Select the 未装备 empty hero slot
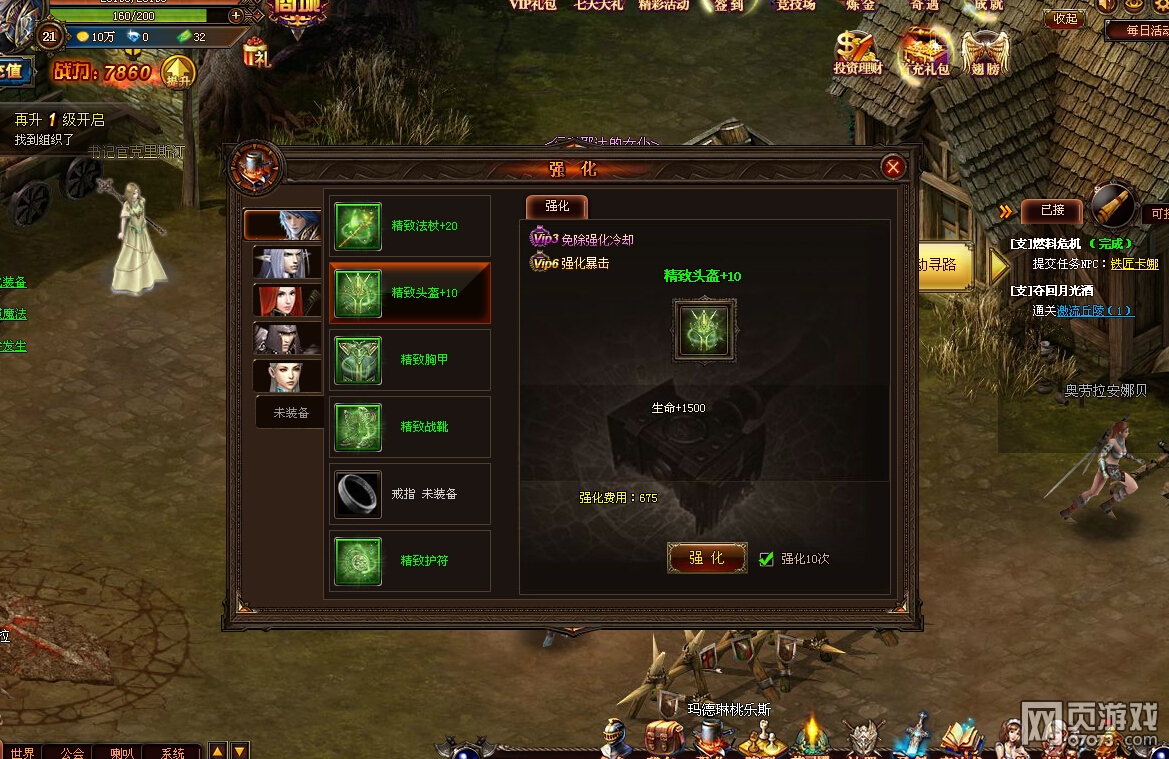Screen dimensions: 1169x759 290,412
